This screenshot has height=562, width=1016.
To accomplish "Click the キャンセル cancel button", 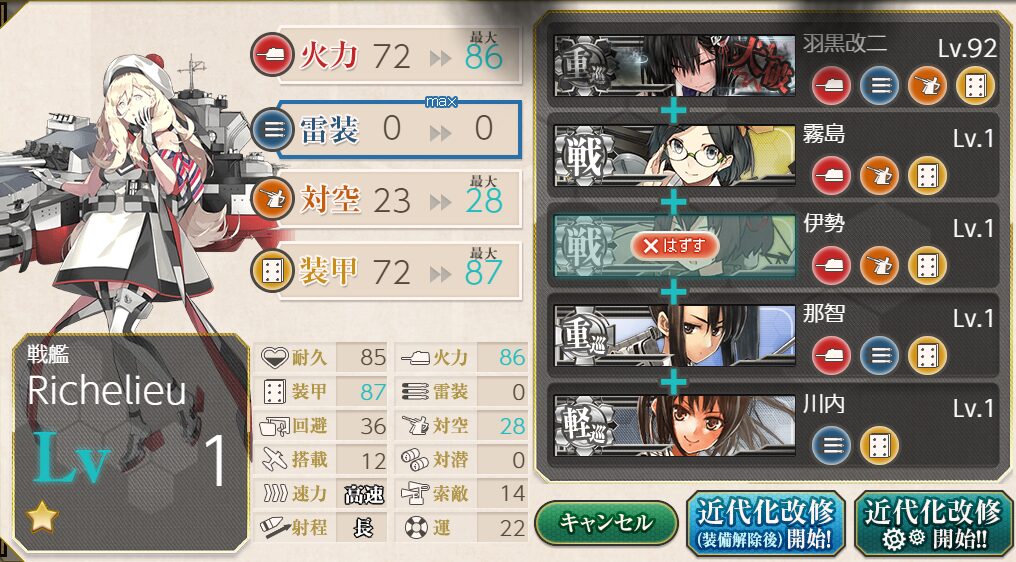I will [605, 522].
